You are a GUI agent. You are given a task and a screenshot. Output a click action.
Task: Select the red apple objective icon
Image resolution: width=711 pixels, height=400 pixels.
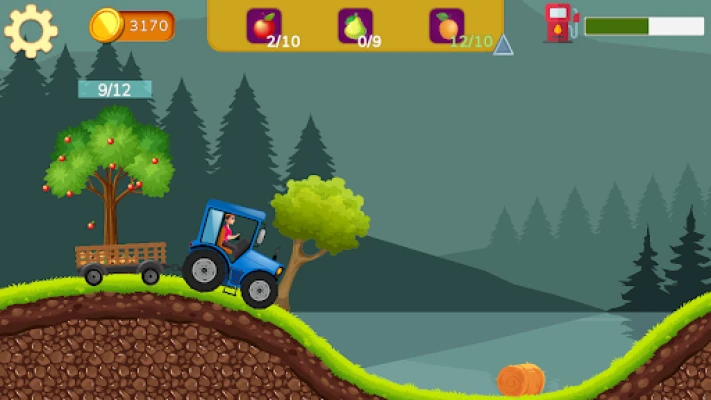(x=263, y=25)
